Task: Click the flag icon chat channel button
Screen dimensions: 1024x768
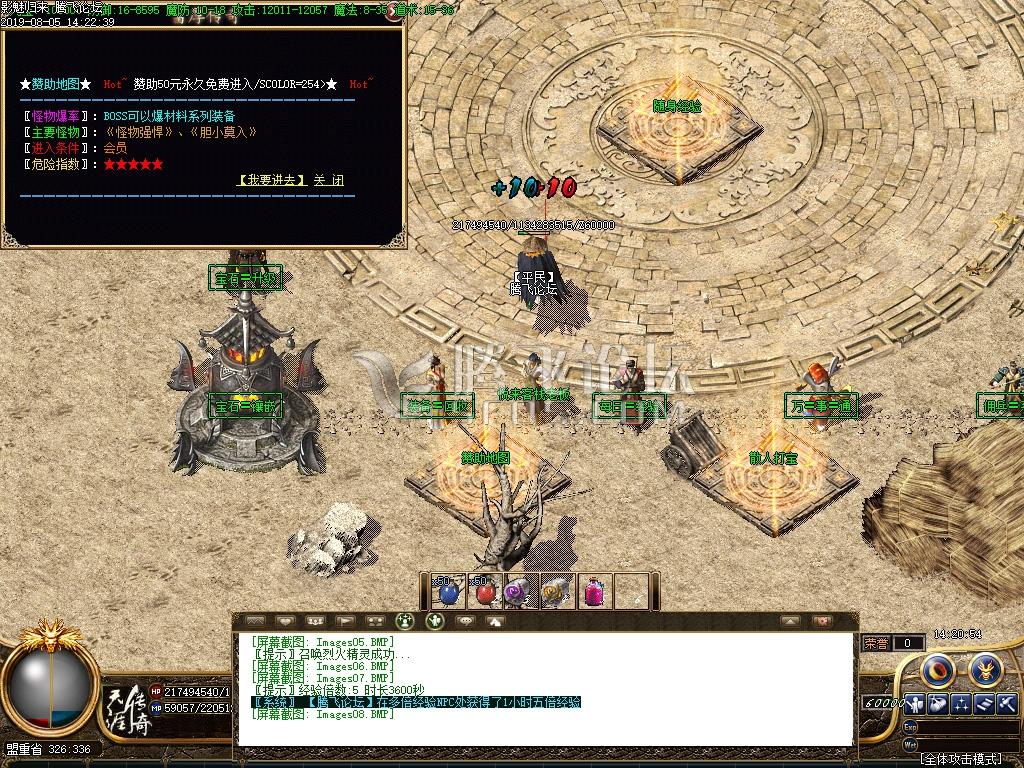Action: 345,621
